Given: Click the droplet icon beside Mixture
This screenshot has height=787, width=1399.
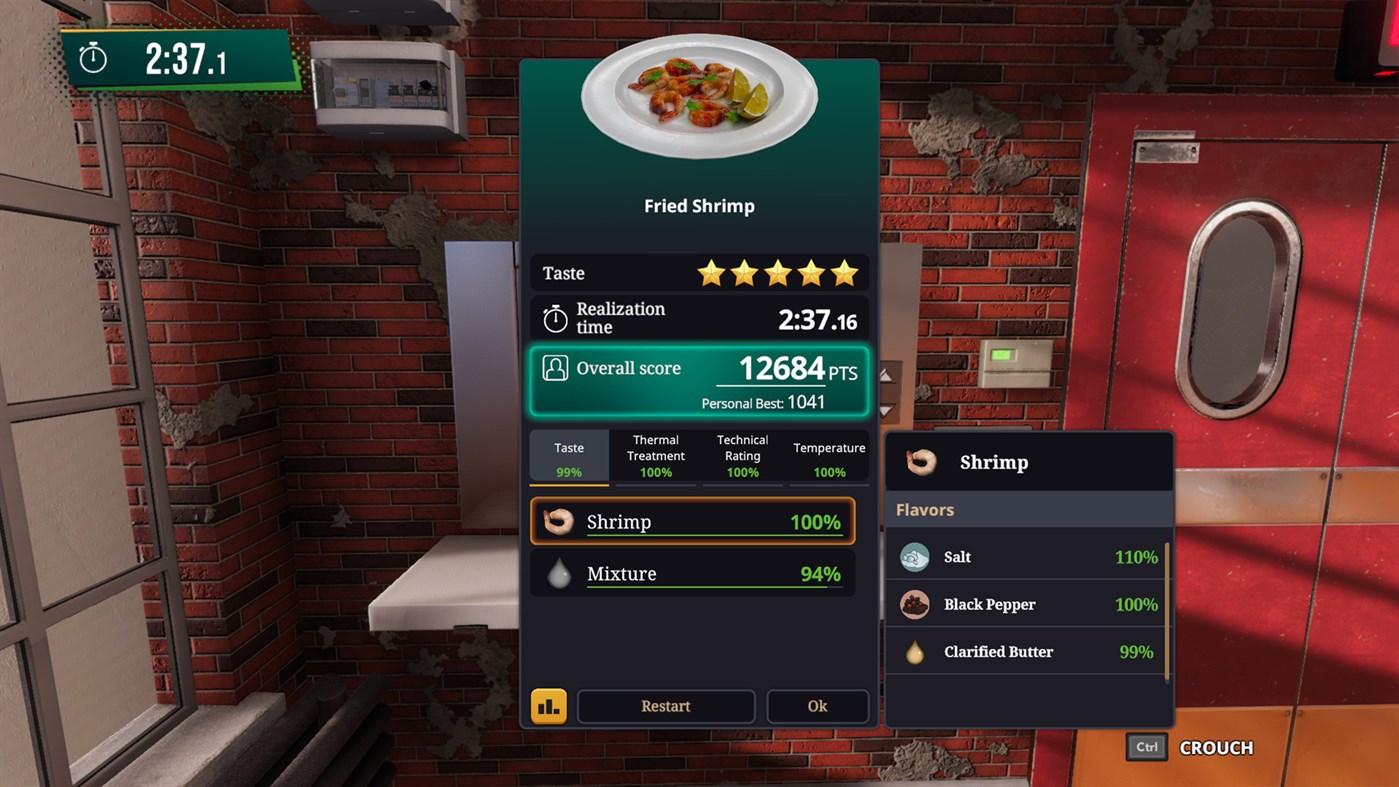Looking at the screenshot, I should [559, 573].
